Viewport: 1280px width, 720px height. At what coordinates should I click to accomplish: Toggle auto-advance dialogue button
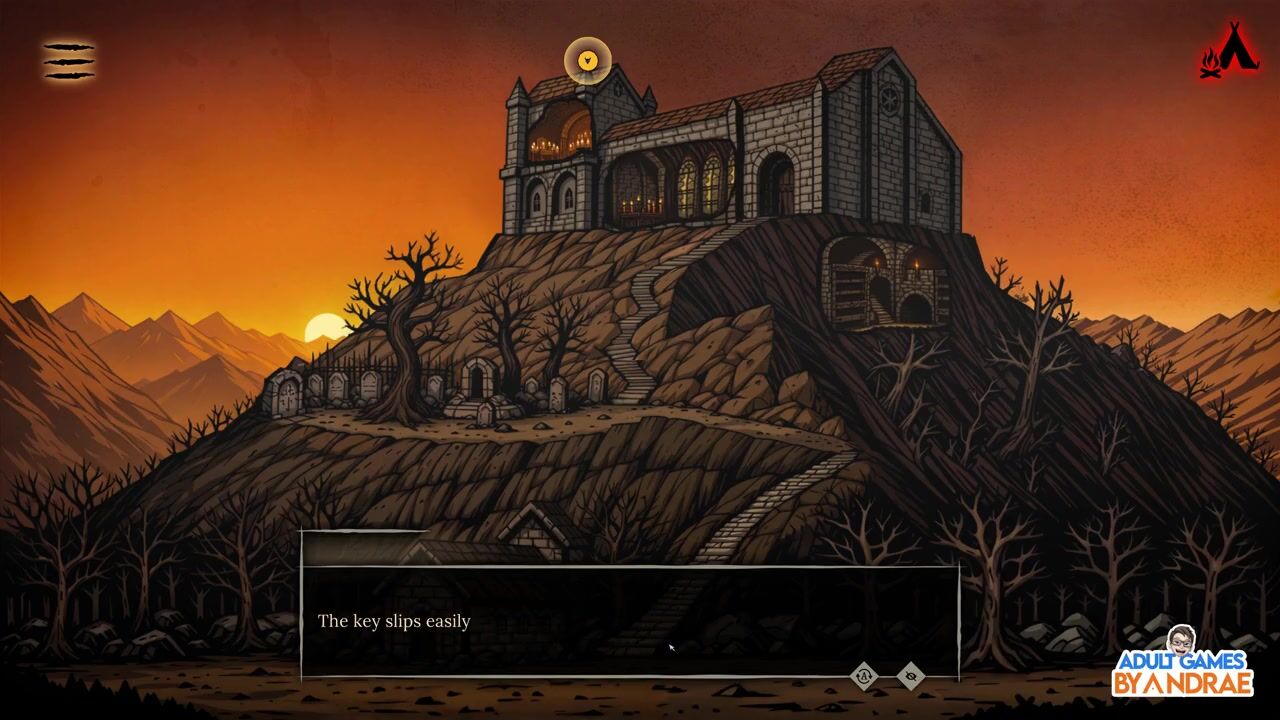pyautogui.click(x=864, y=676)
